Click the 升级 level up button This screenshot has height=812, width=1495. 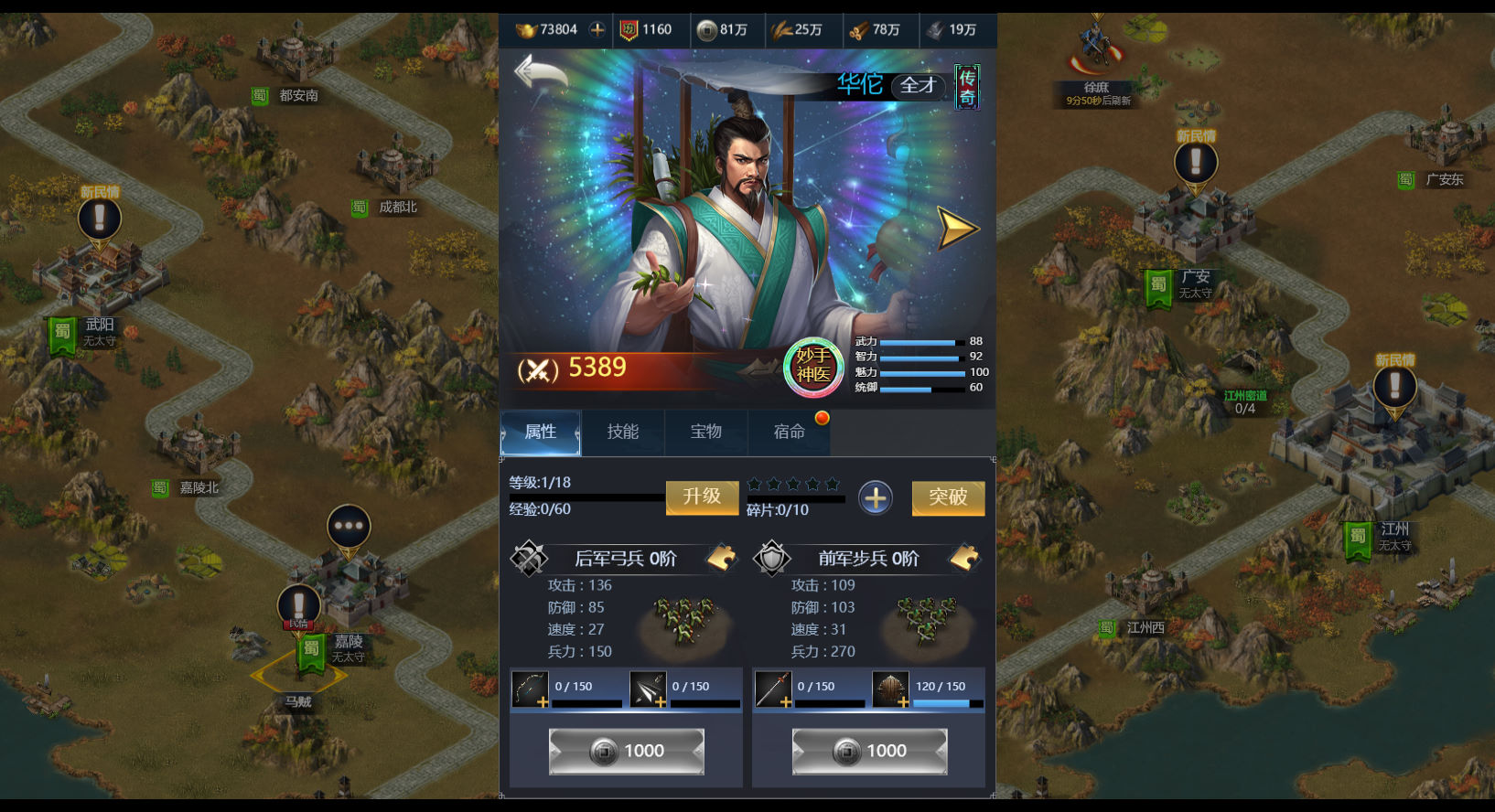(702, 497)
